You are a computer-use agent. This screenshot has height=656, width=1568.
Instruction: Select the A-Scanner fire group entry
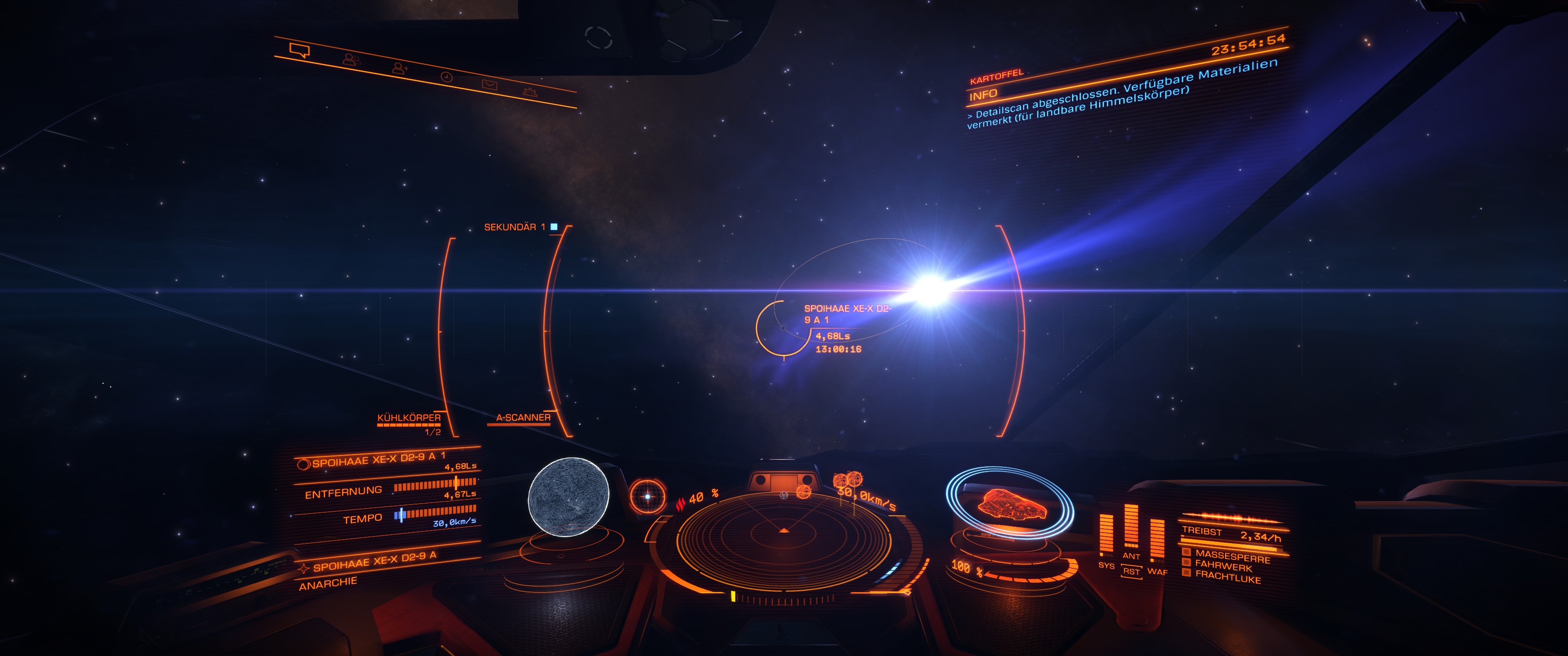pos(523,417)
